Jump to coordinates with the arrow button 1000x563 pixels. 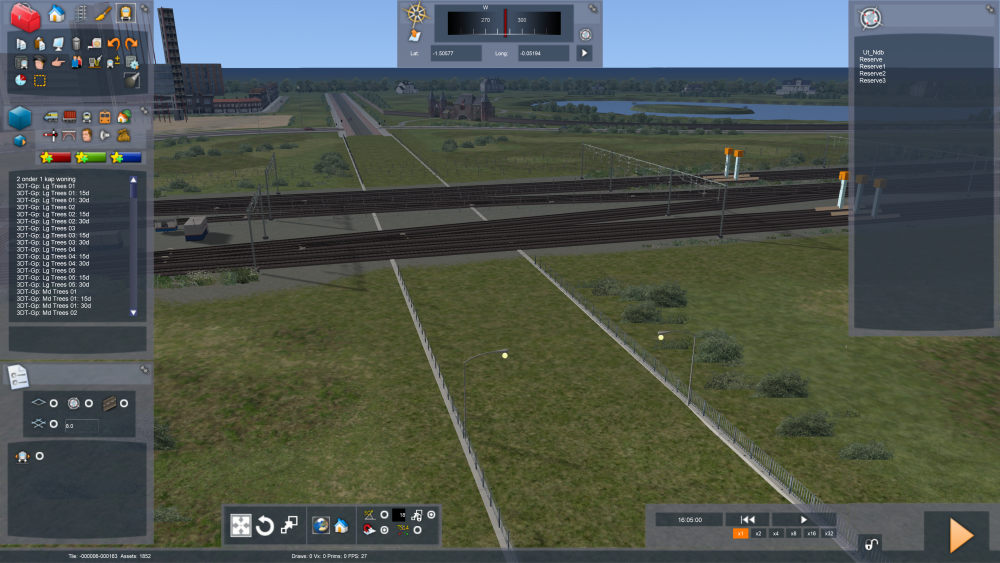(x=585, y=52)
